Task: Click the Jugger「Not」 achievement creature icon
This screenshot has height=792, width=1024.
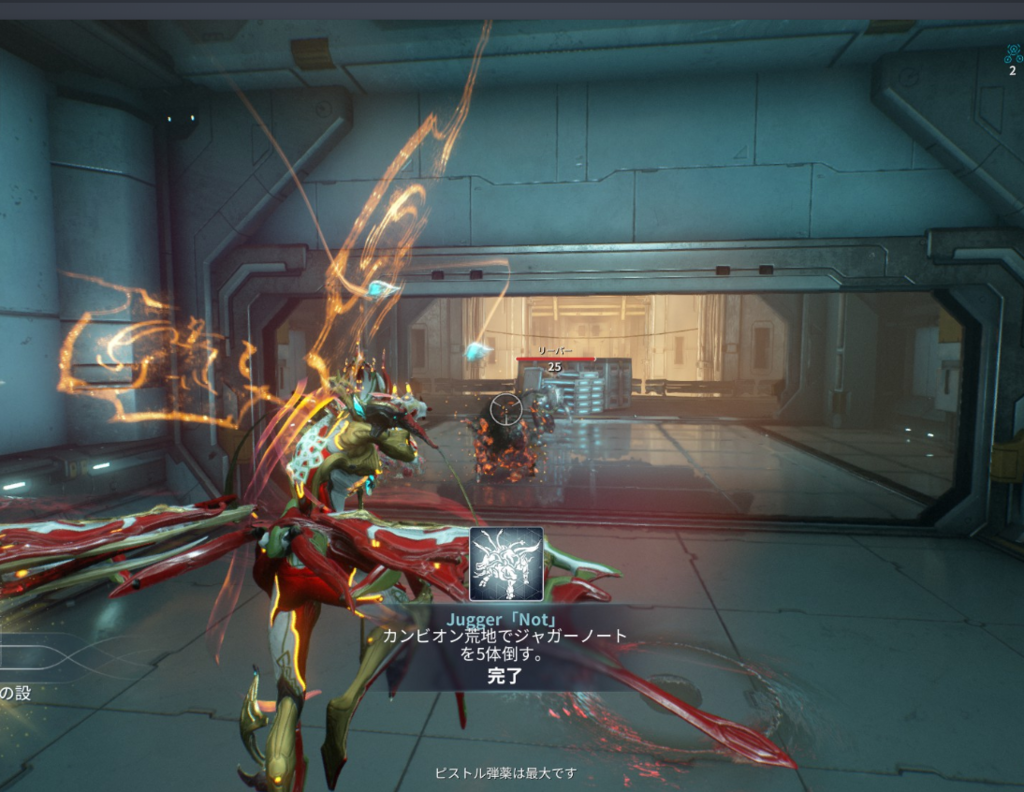Action: pyautogui.click(x=506, y=564)
